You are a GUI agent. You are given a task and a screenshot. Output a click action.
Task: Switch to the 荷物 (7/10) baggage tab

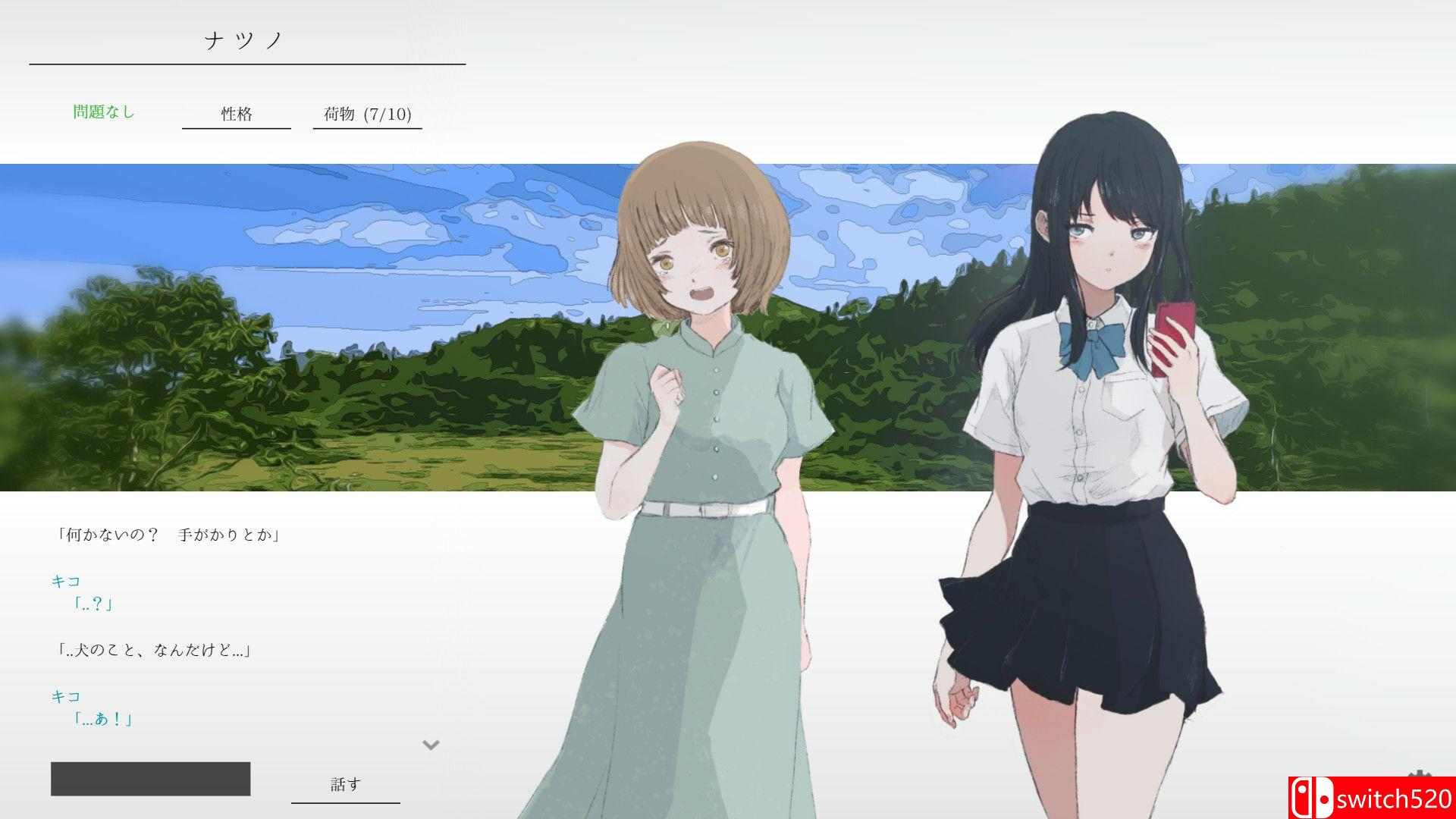(367, 115)
